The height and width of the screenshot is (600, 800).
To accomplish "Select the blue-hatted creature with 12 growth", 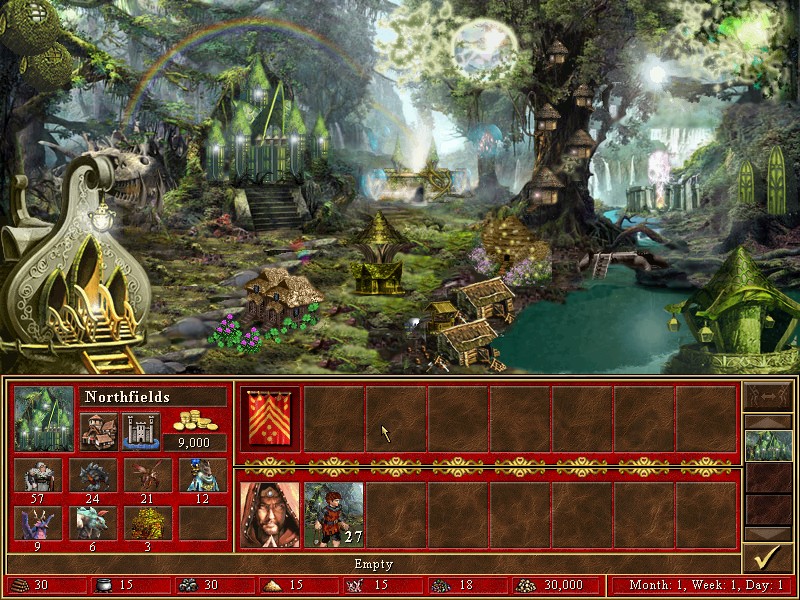I will [x=203, y=475].
